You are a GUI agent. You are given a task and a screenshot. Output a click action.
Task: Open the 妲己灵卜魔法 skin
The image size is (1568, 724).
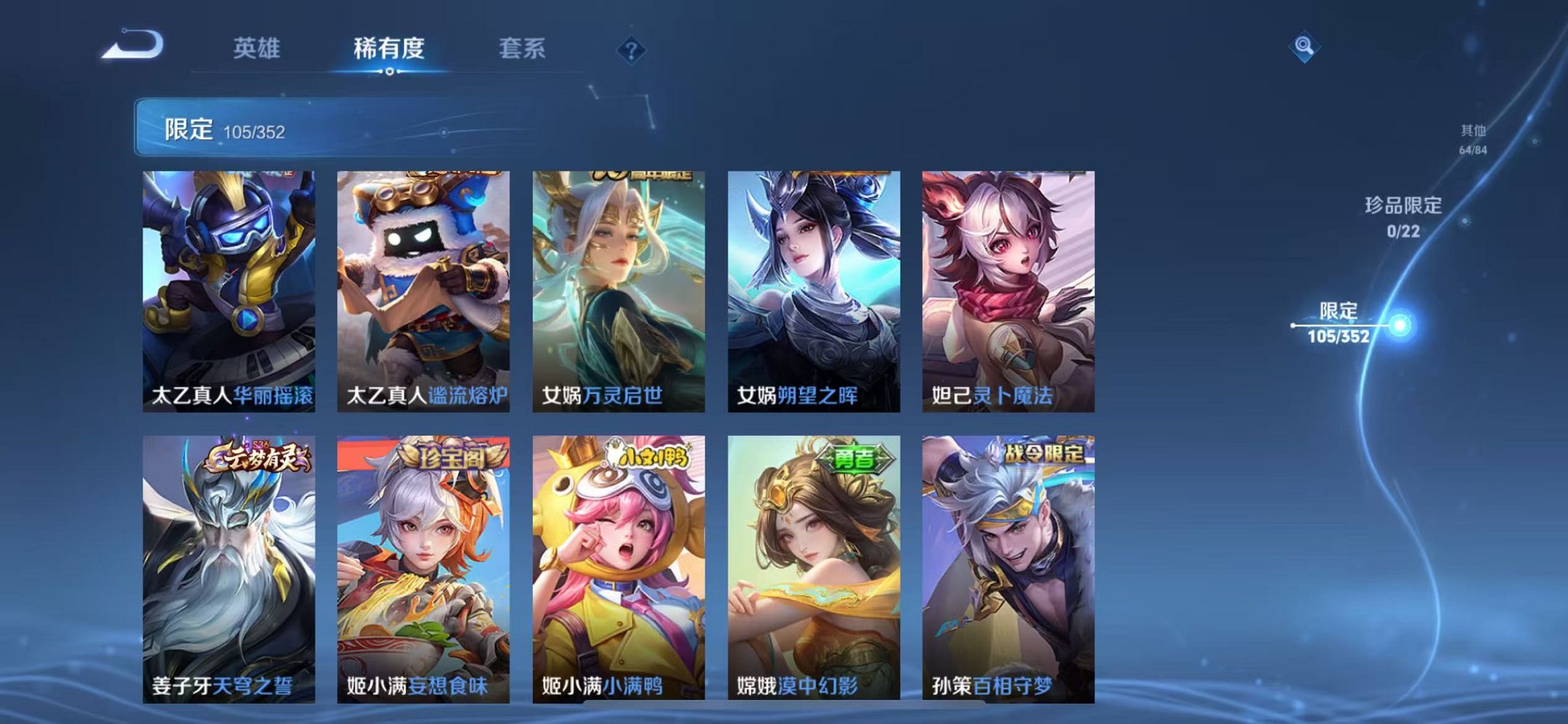(1008, 284)
